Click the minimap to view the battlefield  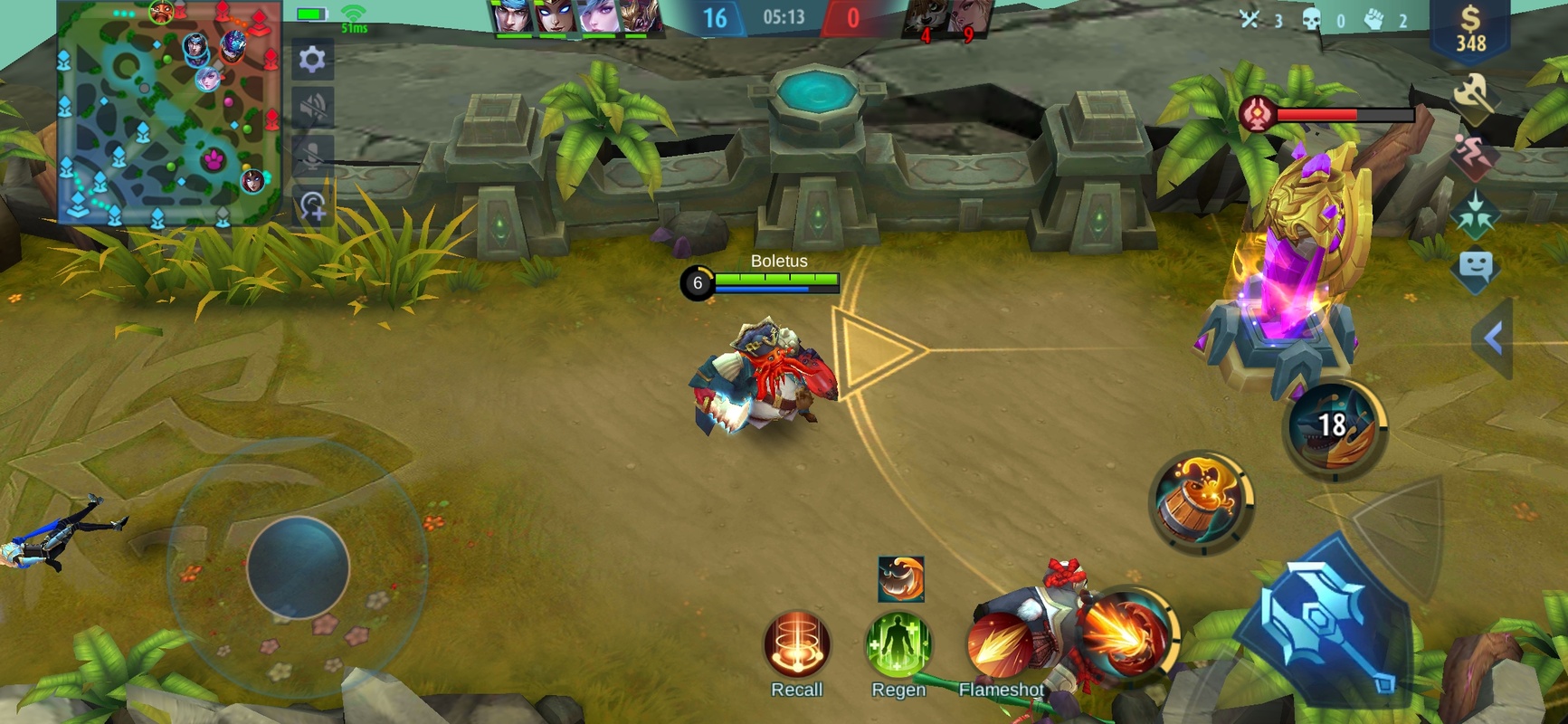(169, 113)
